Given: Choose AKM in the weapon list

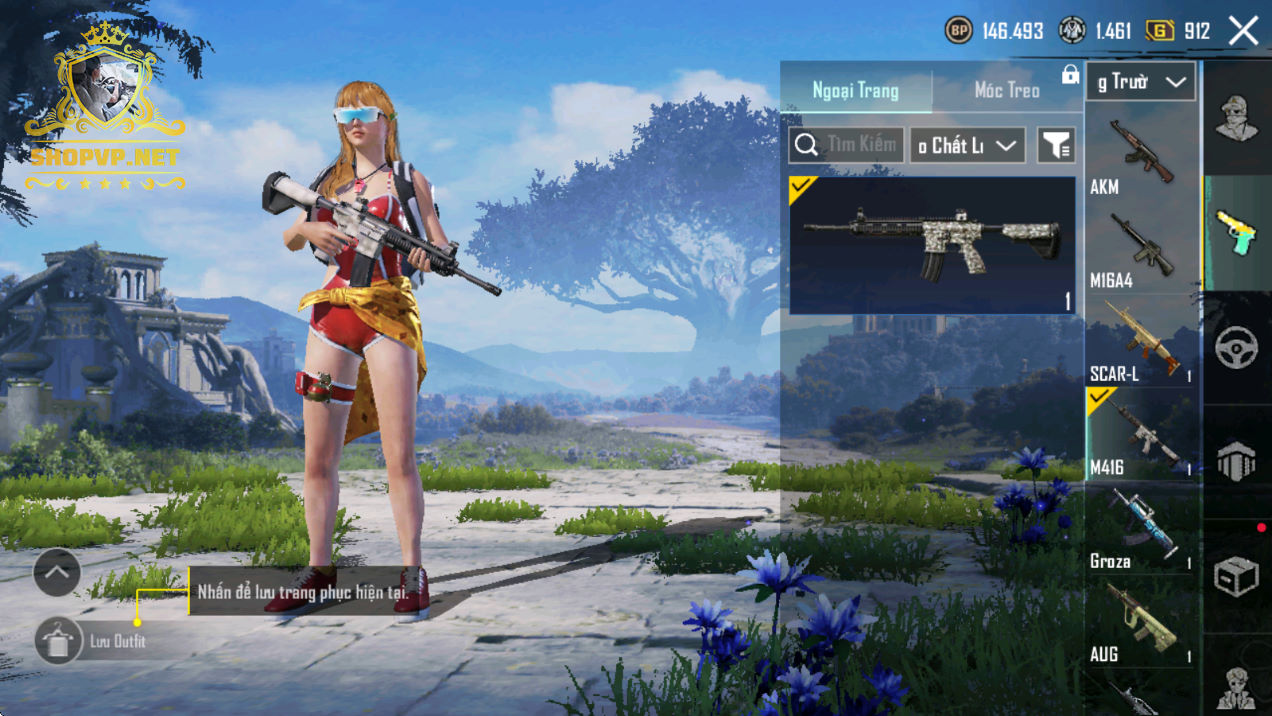Looking at the screenshot, I should [1141, 154].
